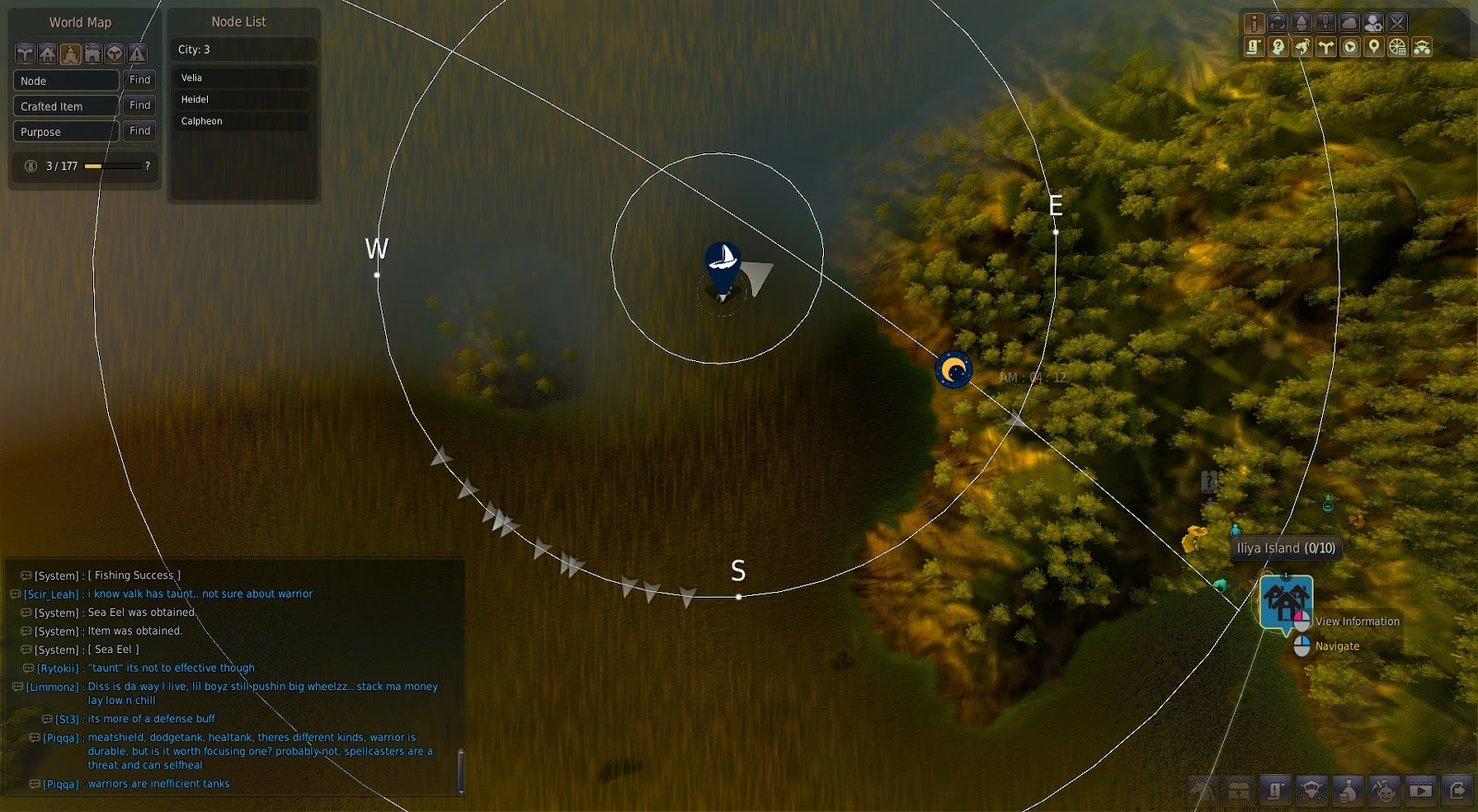Select the temperature filter icon
Image resolution: width=1478 pixels, height=812 pixels.
[1325, 22]
